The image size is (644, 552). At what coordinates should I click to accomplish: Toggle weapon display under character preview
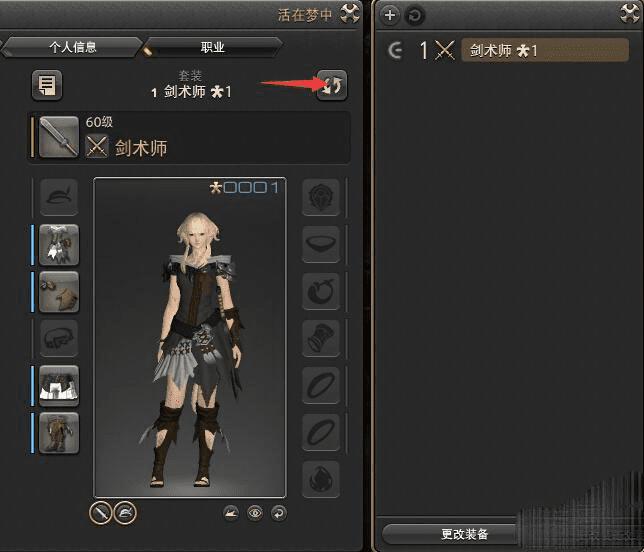click(100, 513)
